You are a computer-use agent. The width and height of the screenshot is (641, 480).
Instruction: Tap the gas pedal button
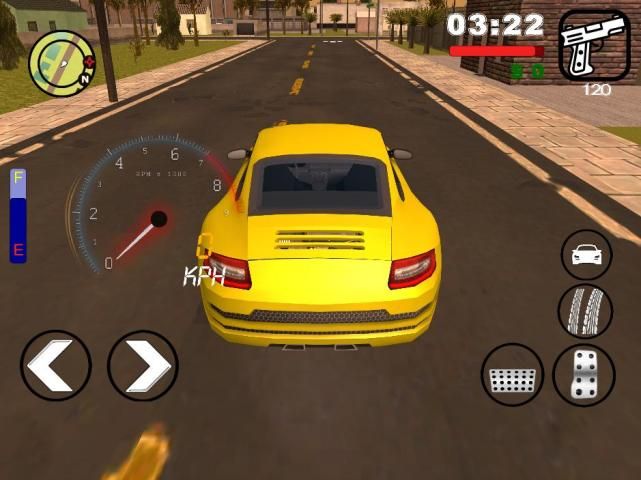[x=584, y=375]
